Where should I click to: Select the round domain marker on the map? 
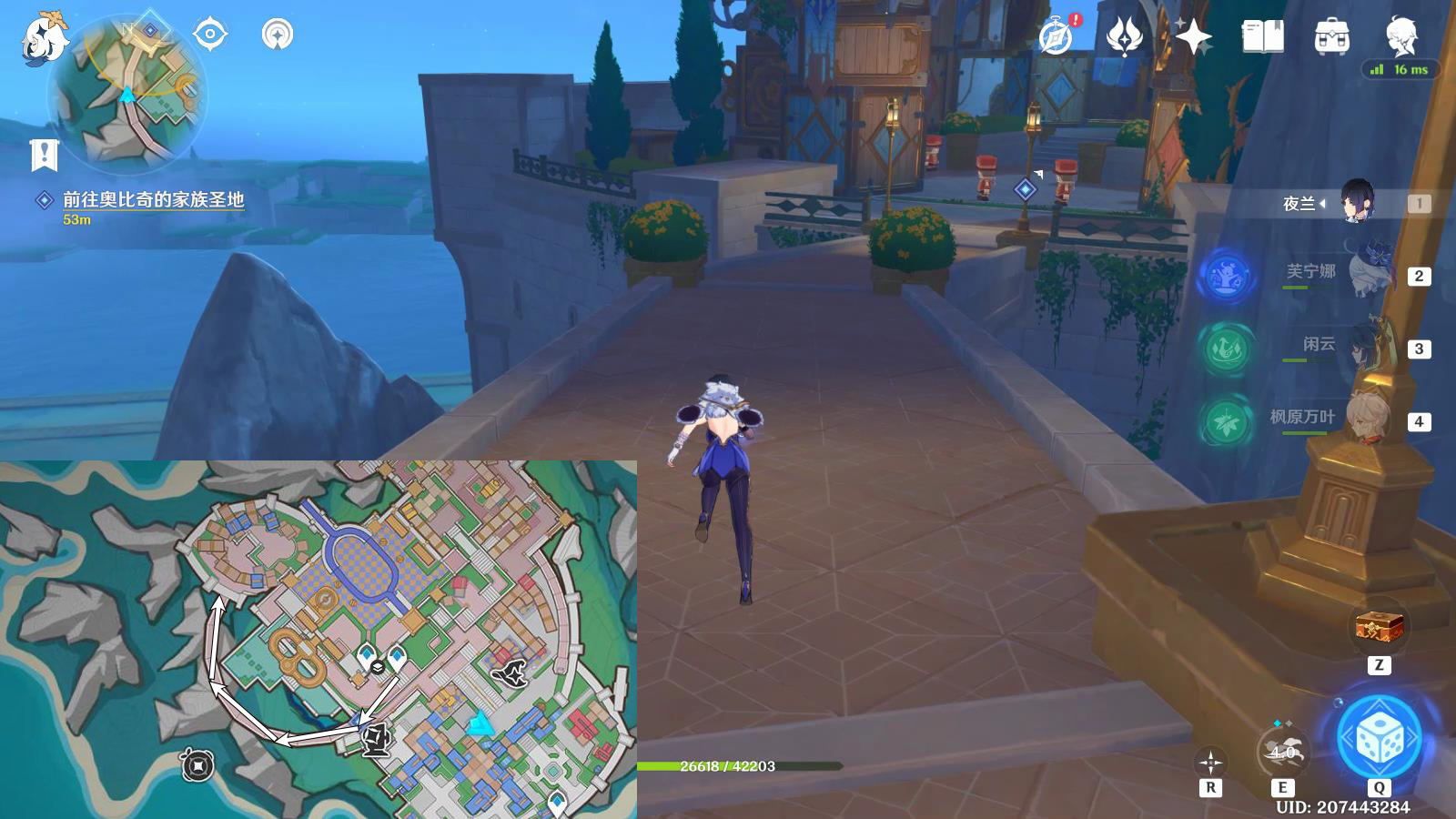[x=197, y=765]
